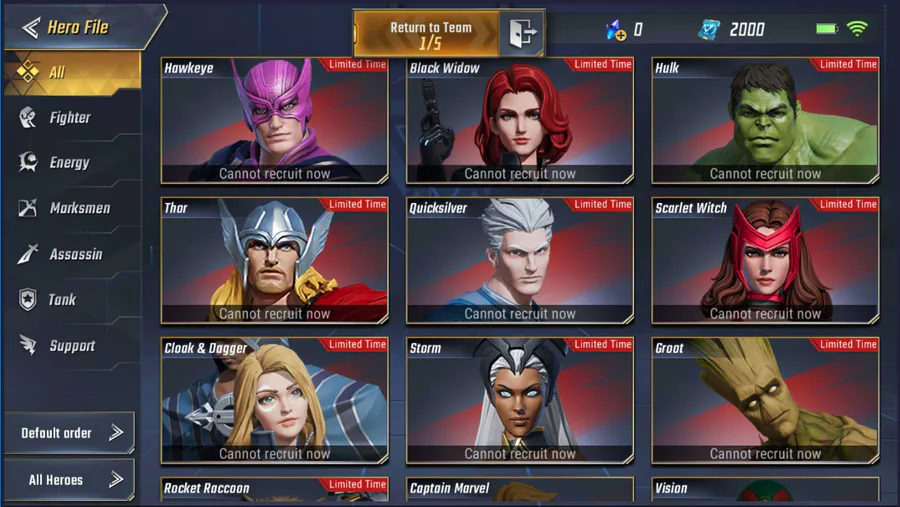
Task: Filter heroes by Energy class
Action: pos(70,163)
